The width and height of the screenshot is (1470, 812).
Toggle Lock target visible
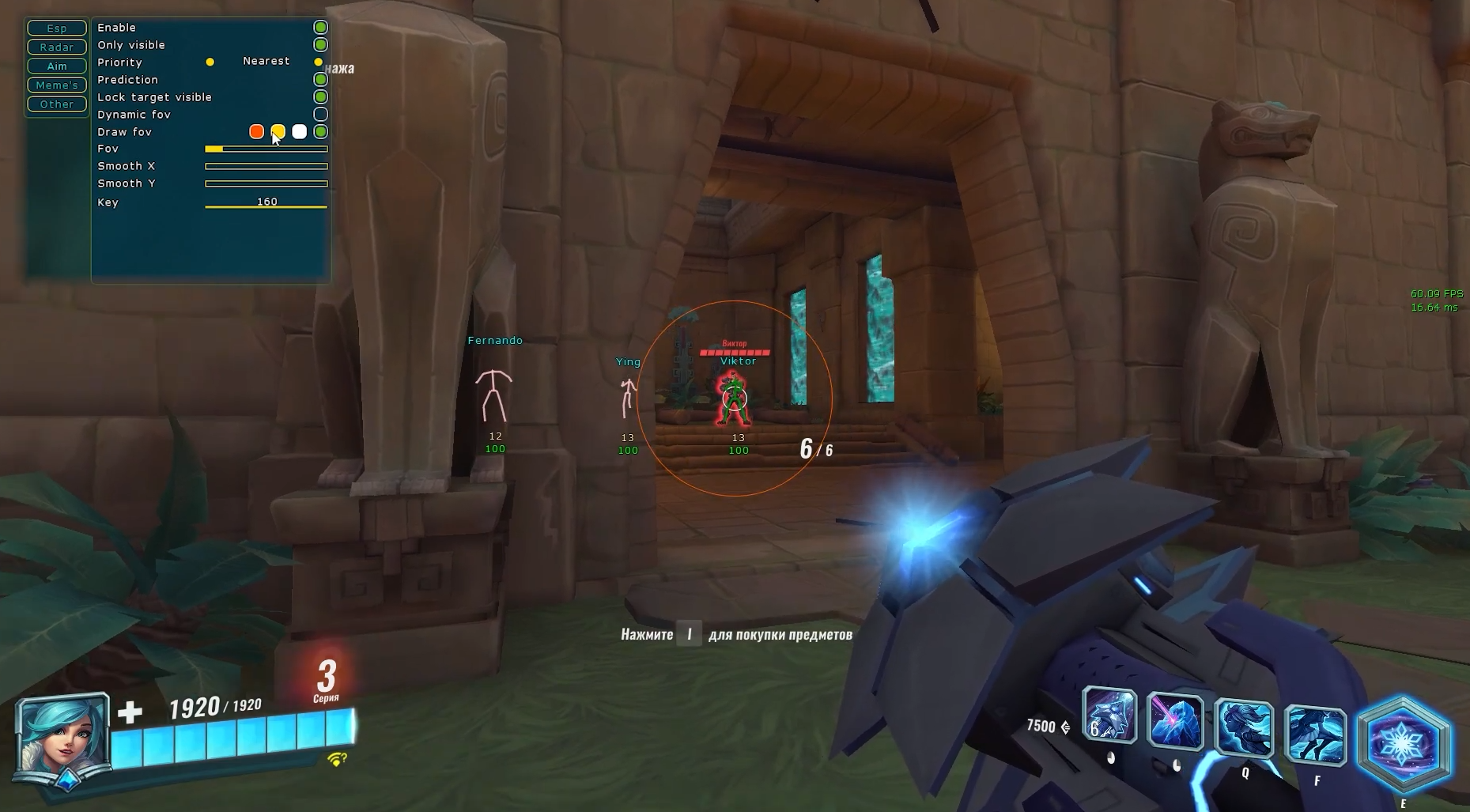click(x=320, y=97)
